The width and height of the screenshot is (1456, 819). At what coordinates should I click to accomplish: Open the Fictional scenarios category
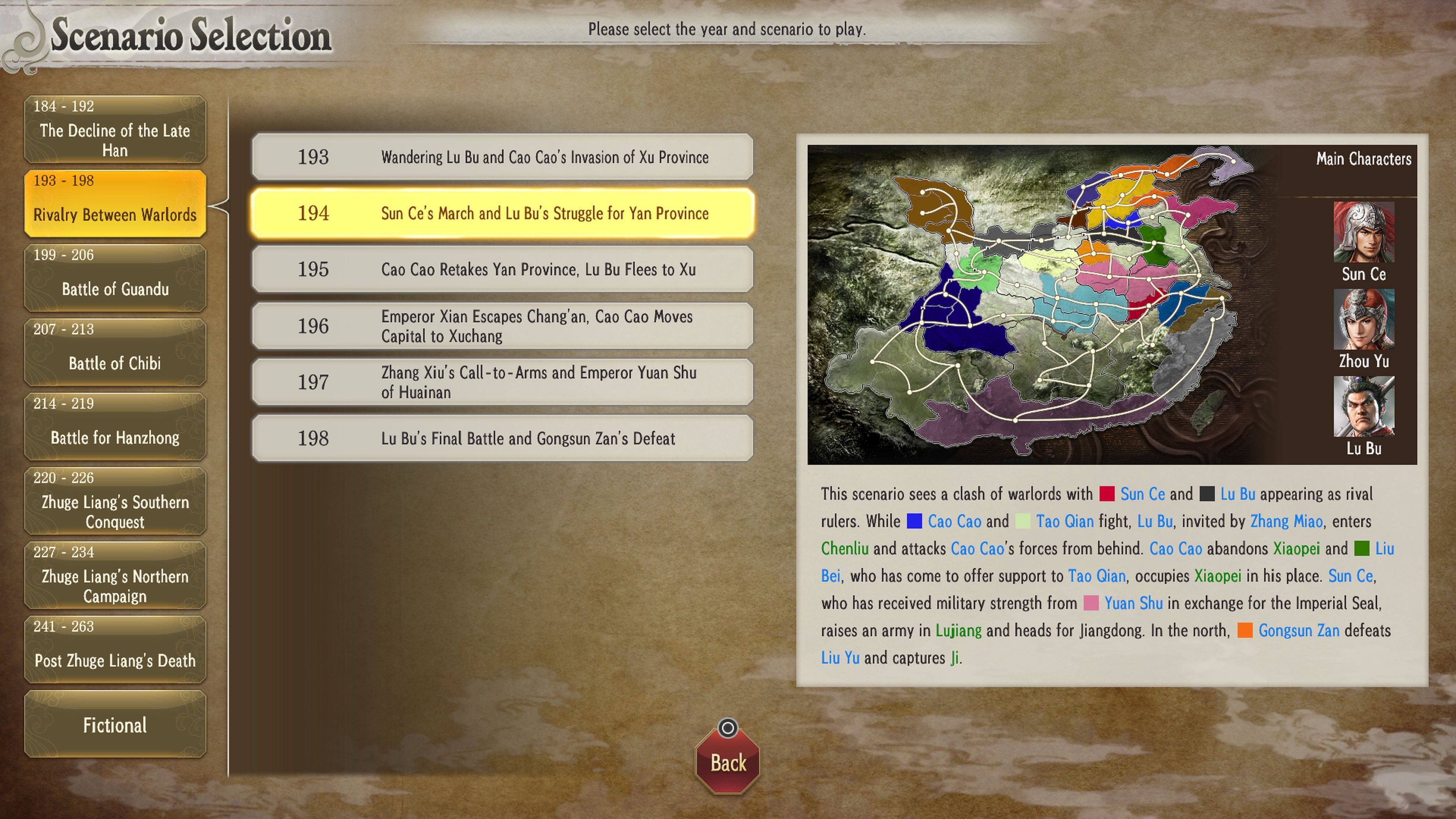(x=115, y=725)
